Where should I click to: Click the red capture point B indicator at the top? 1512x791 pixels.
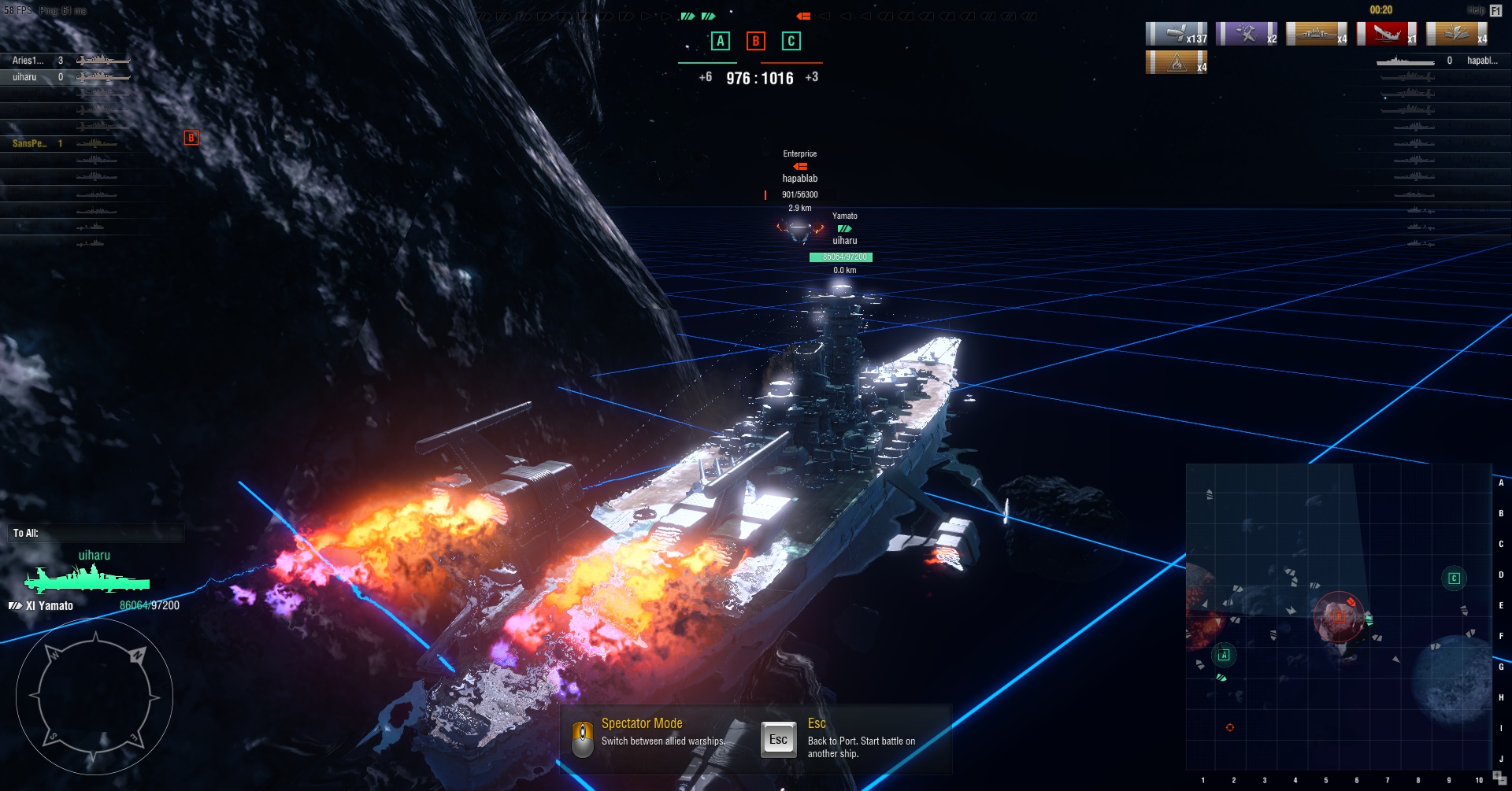pos(755,41)
